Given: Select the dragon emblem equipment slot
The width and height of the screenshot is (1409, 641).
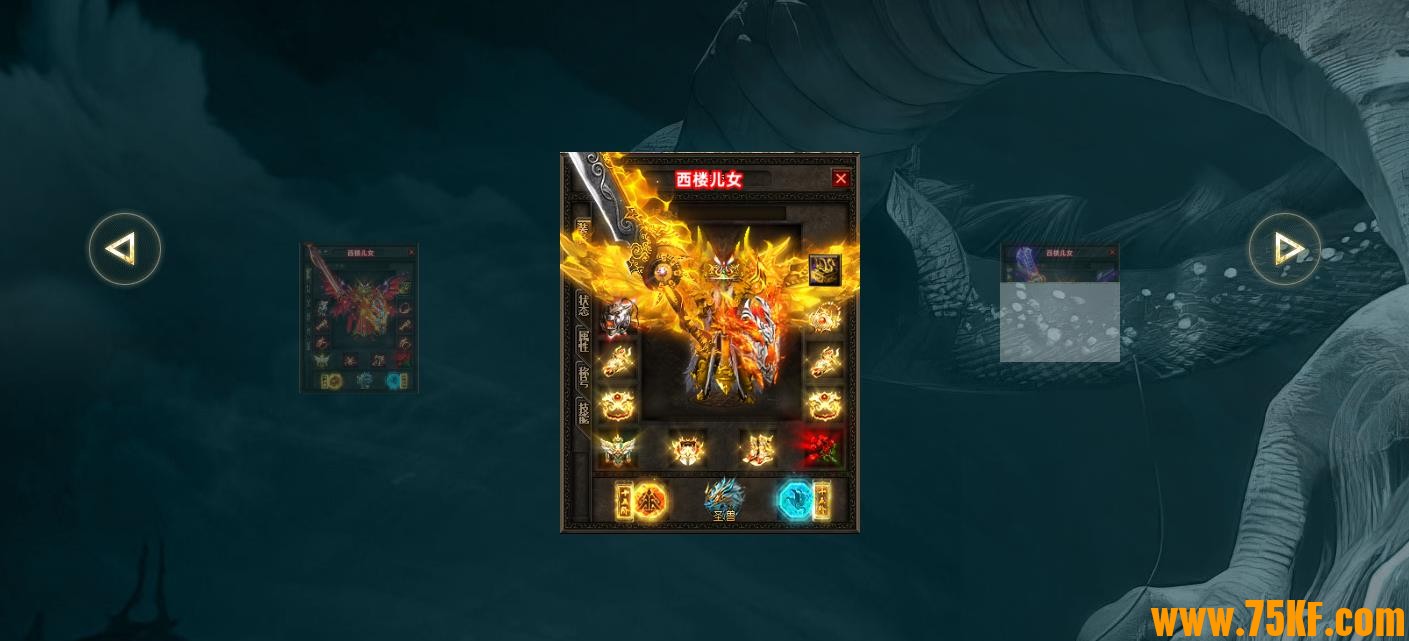Looking at the screenshot, I should click(824, 269).
